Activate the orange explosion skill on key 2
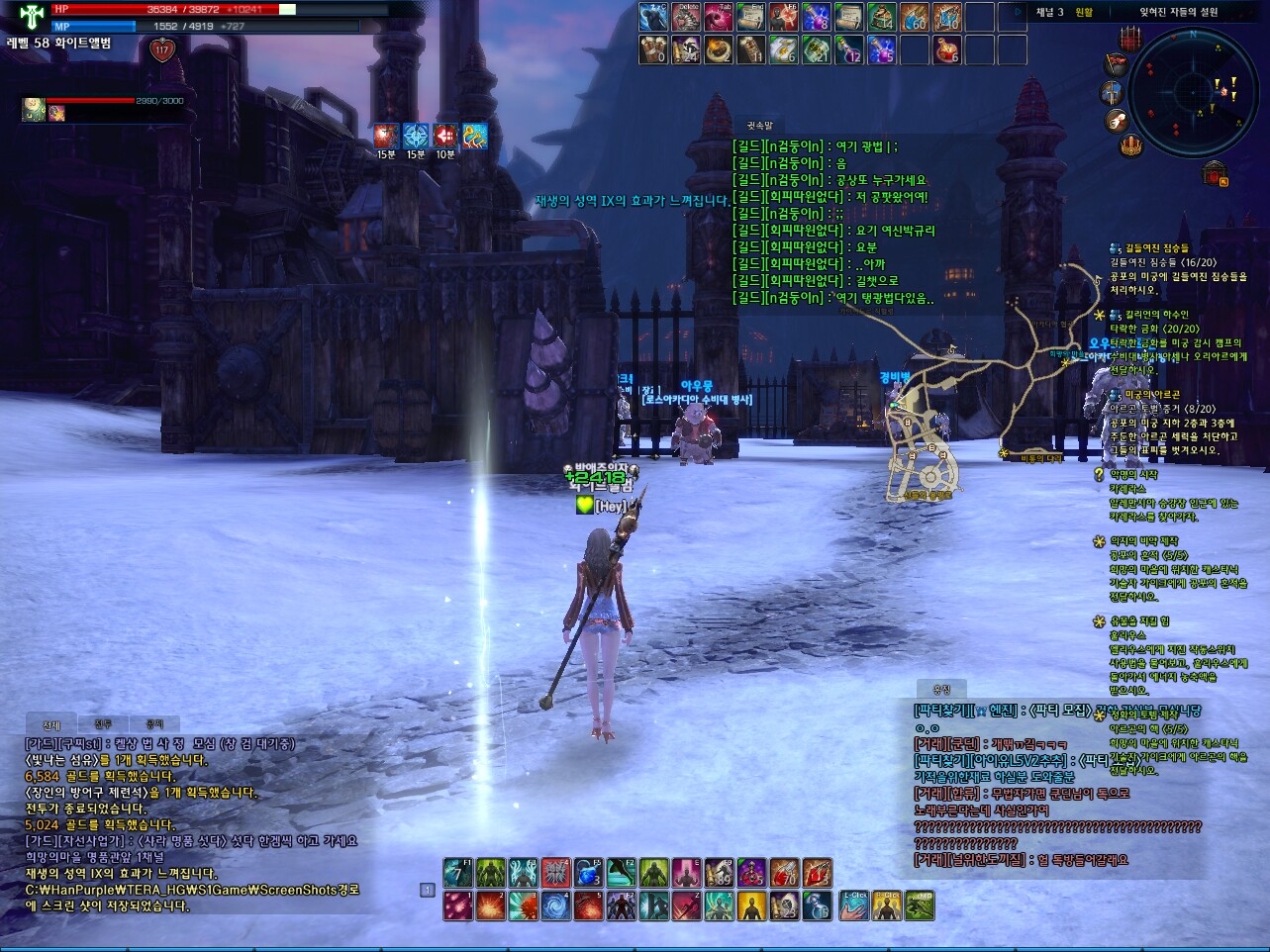Screen dimensions: 1270x952 point(490,905)
